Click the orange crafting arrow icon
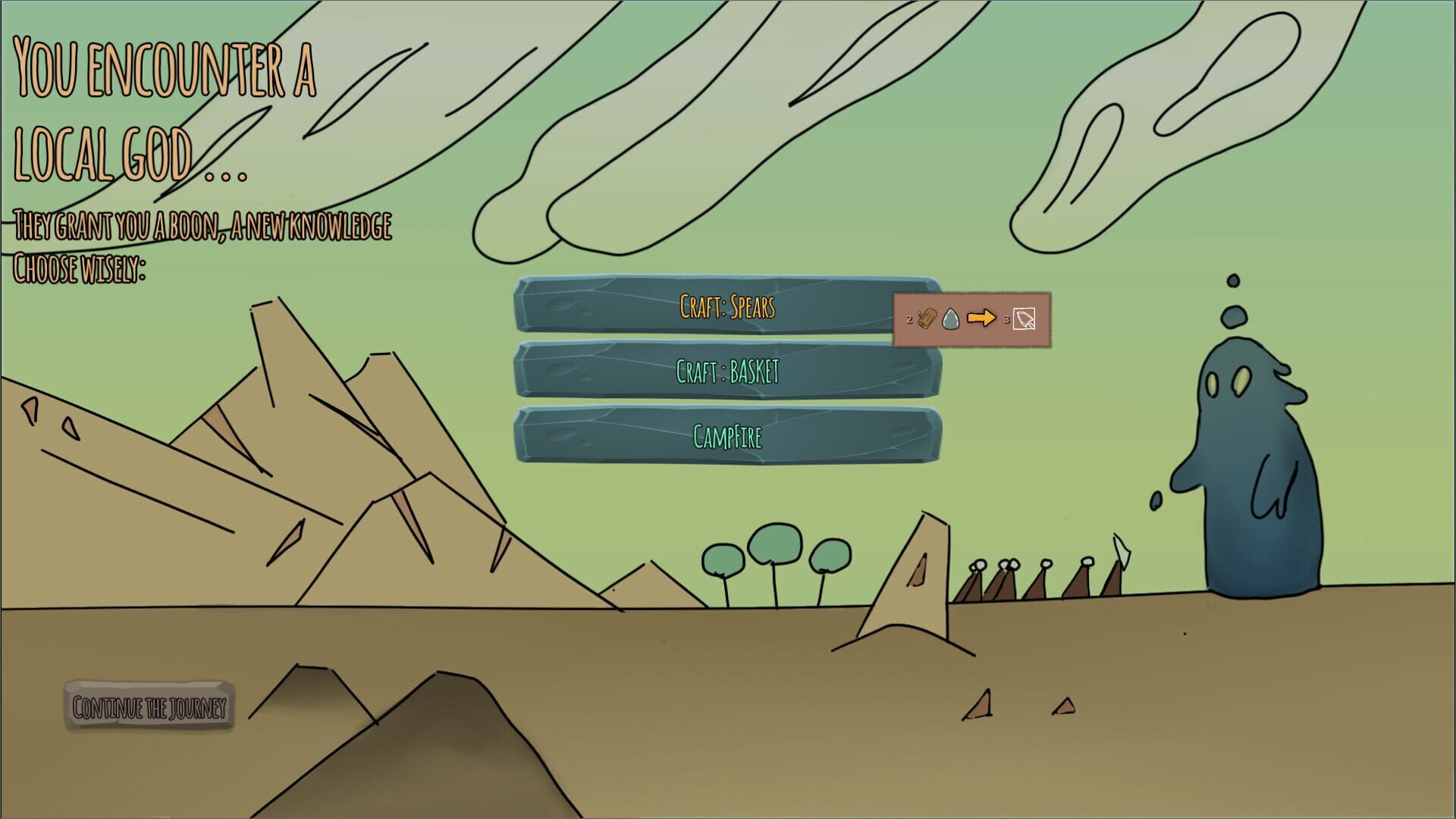Screen dimensions: 1456x819 pos(982,318)
